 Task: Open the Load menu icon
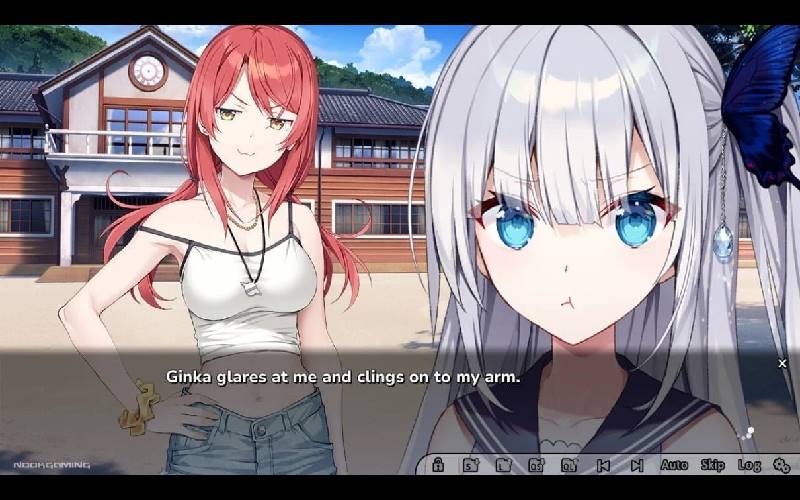pos(504,465)
